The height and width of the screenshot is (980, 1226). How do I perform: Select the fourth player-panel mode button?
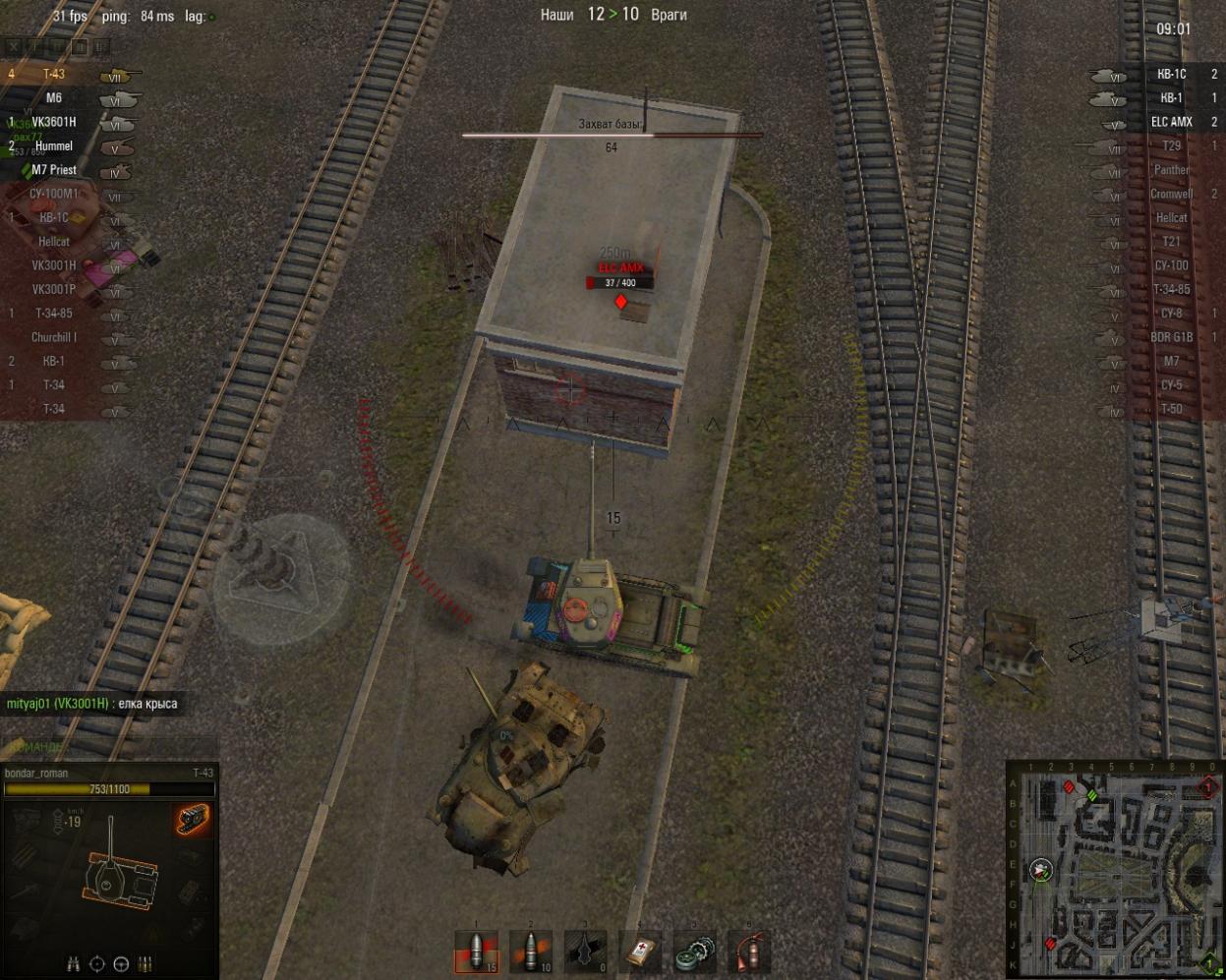[x=80, y=46]
